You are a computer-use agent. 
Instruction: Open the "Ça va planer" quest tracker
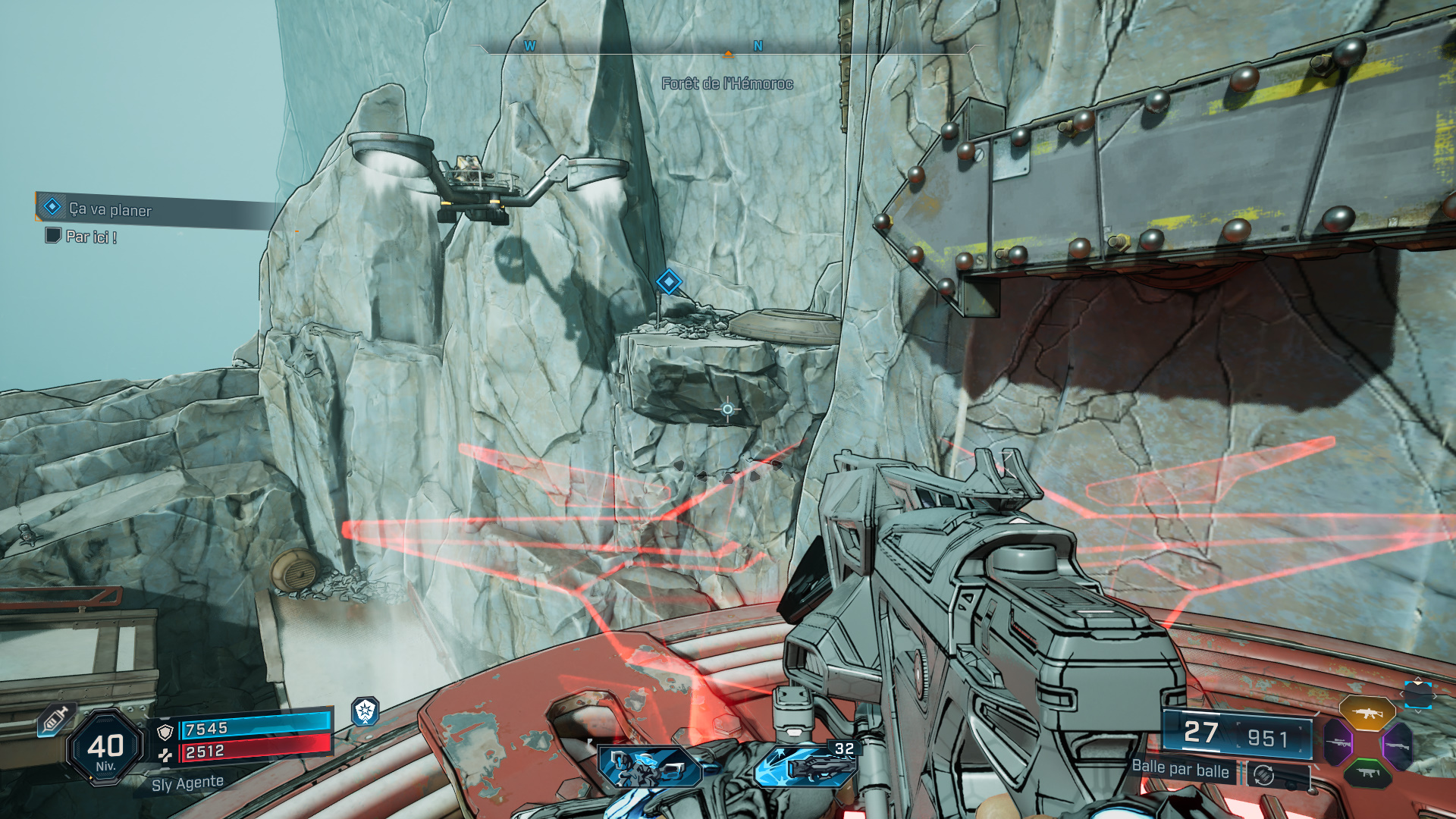tap(111, 209)
